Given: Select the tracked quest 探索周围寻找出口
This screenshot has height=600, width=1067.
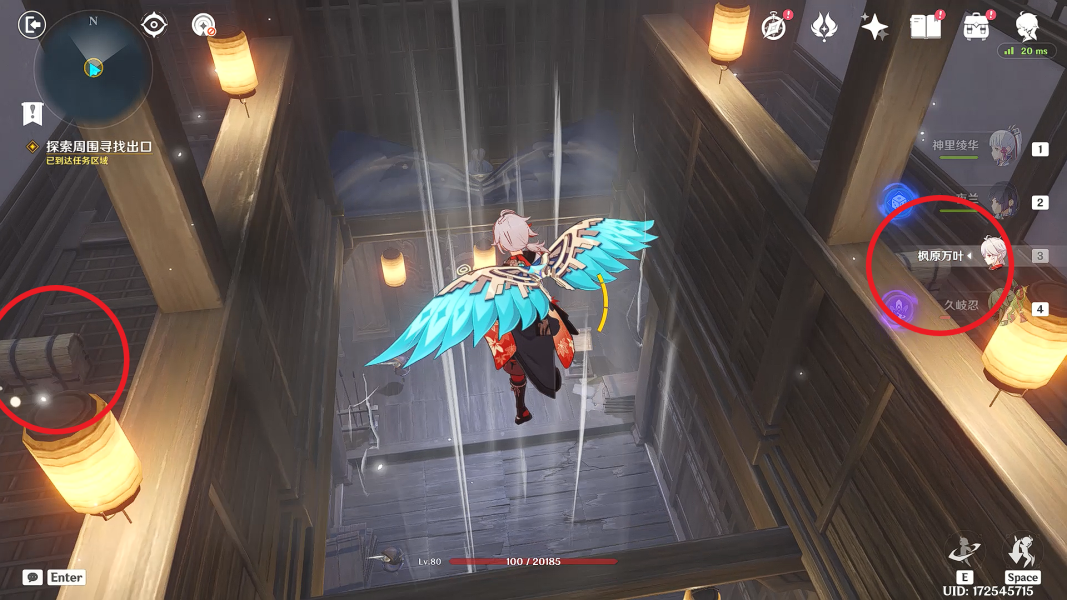Looking at the screenshot, I should coord(98,146).
